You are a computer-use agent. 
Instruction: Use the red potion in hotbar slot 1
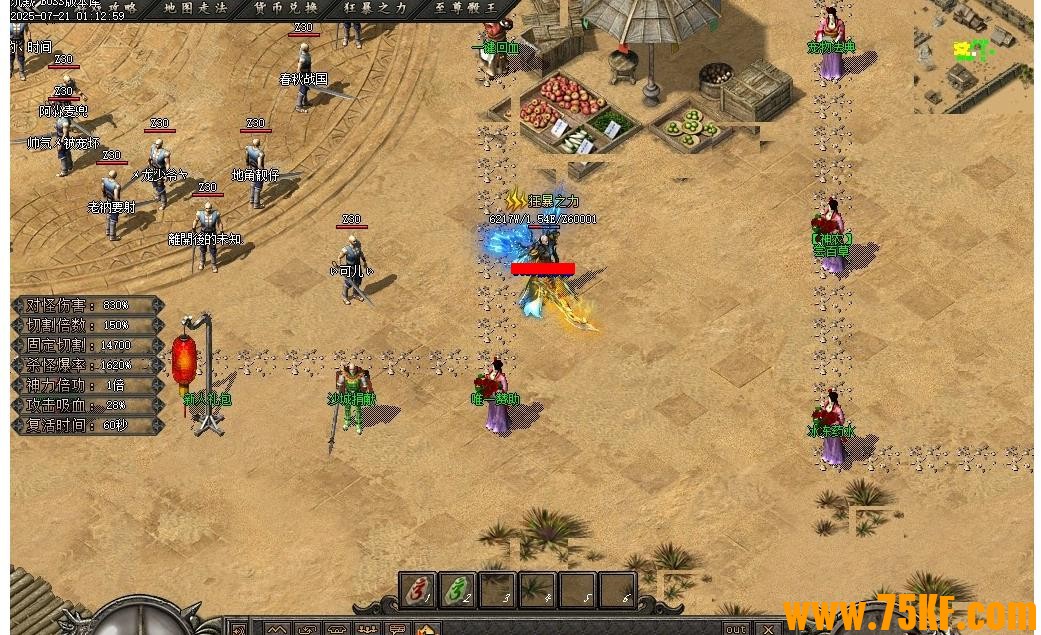418,590
